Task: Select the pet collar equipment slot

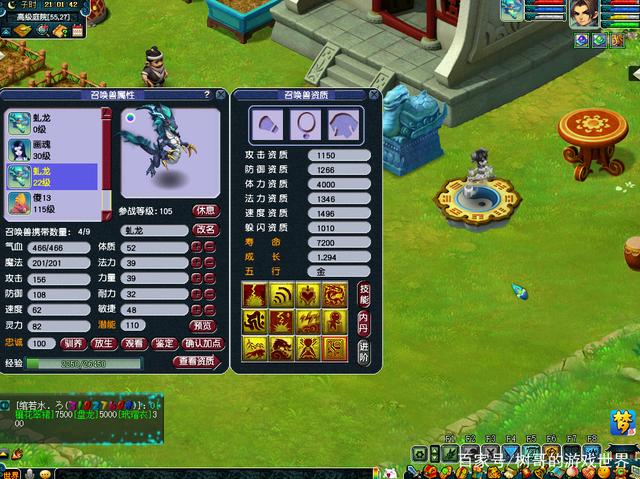Action: point(304,123)
